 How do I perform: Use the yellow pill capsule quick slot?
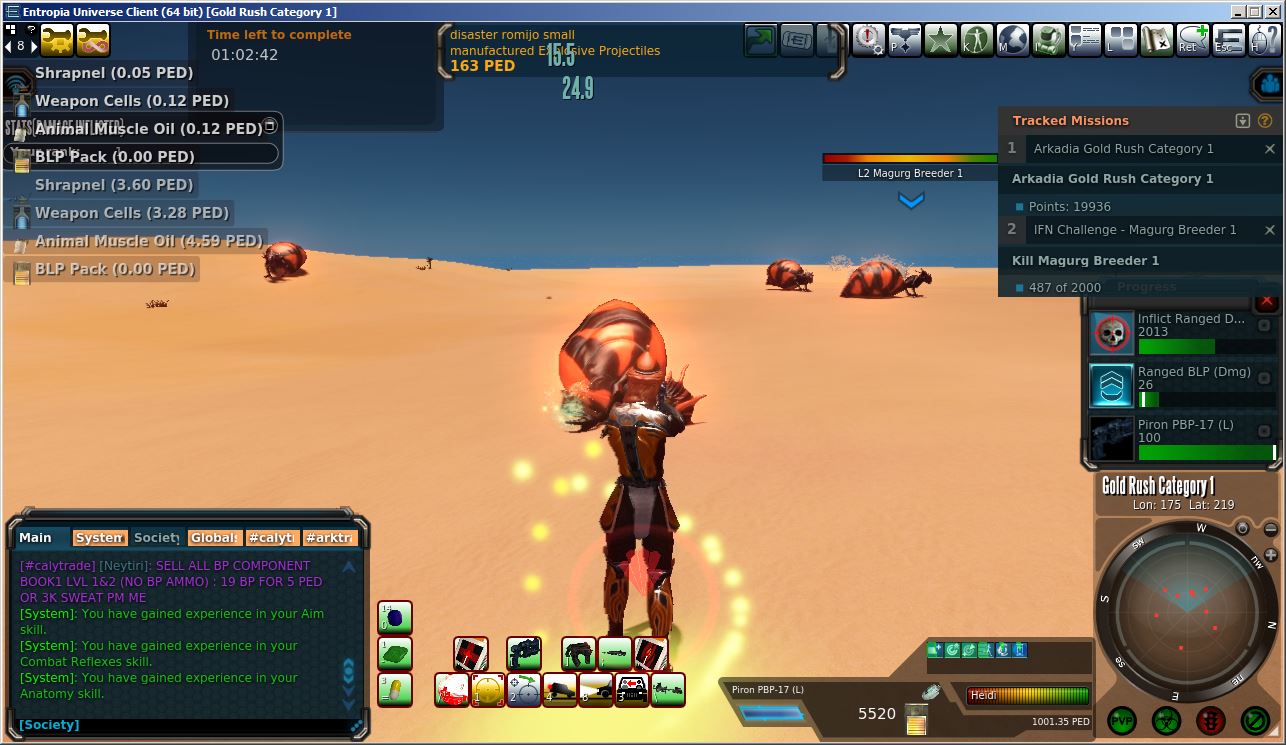(x=395, y=689)
